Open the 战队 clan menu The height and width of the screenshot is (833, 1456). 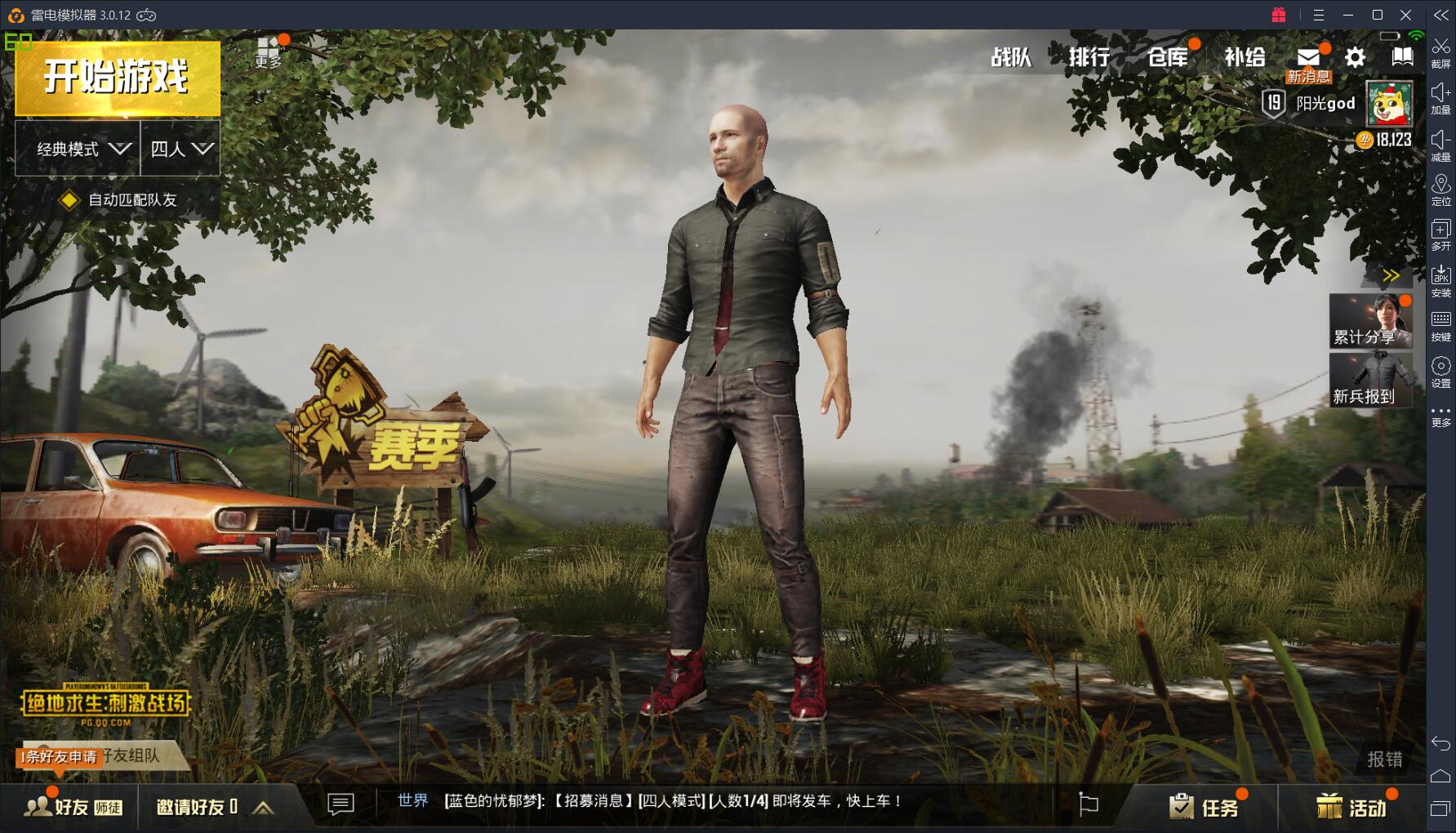coord(1011,57)
